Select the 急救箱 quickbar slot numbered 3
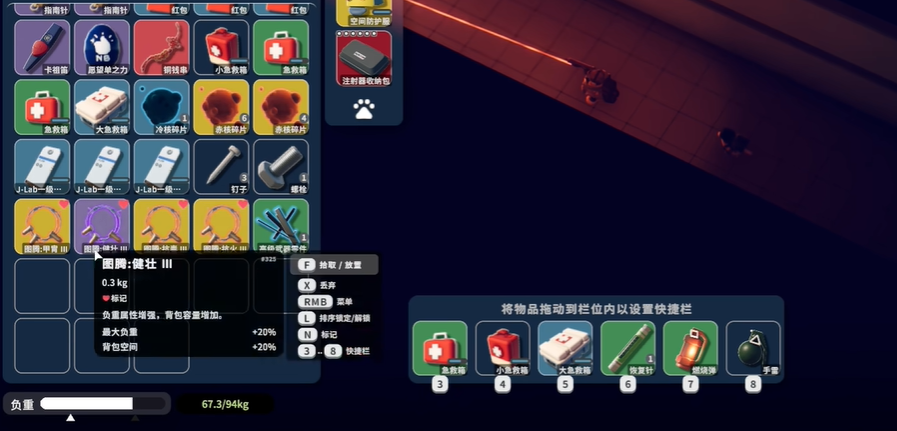Screen dimensions: 897x431 pos(439,348)
